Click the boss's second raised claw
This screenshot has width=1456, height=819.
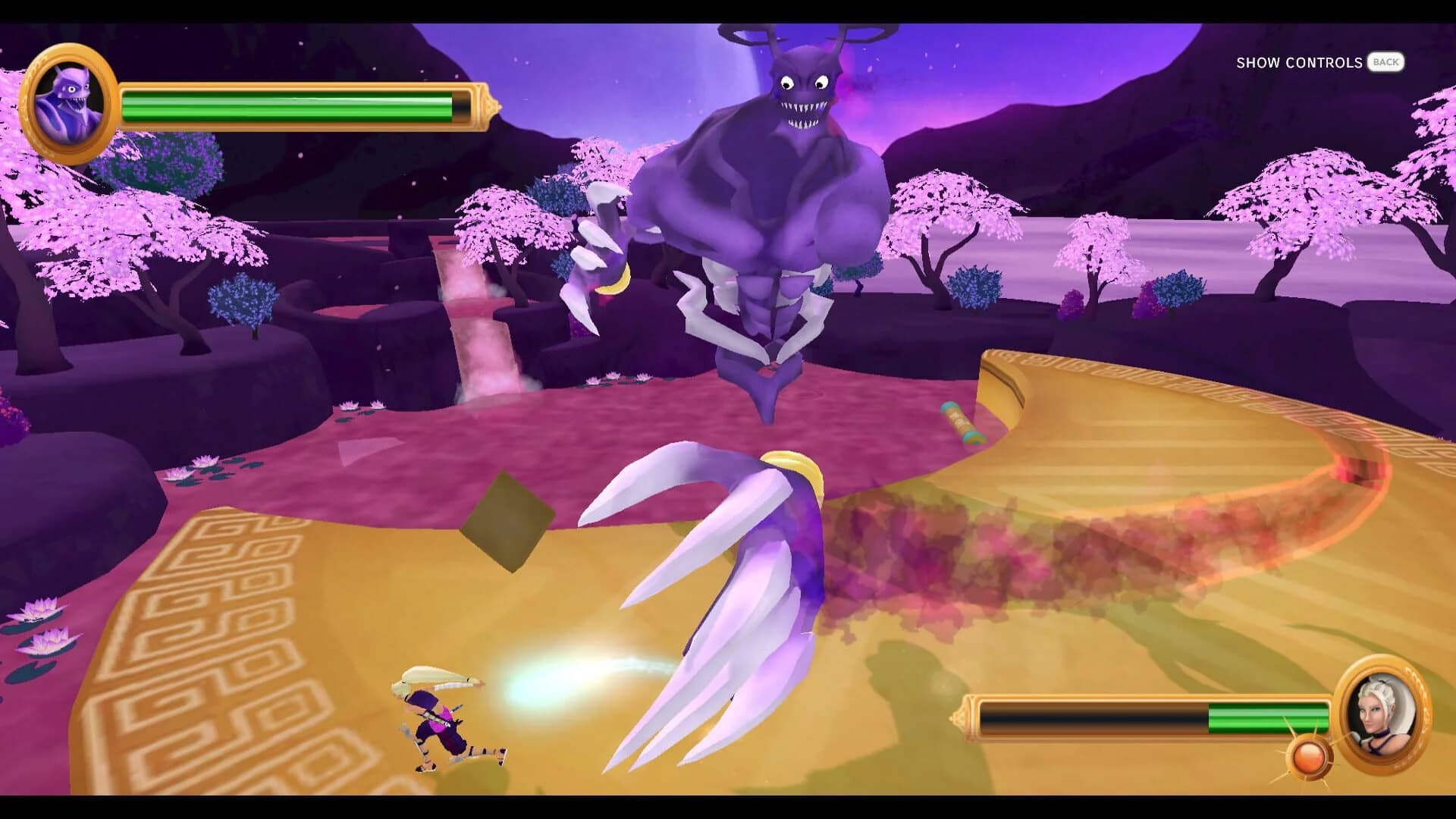tap(599, 250)
